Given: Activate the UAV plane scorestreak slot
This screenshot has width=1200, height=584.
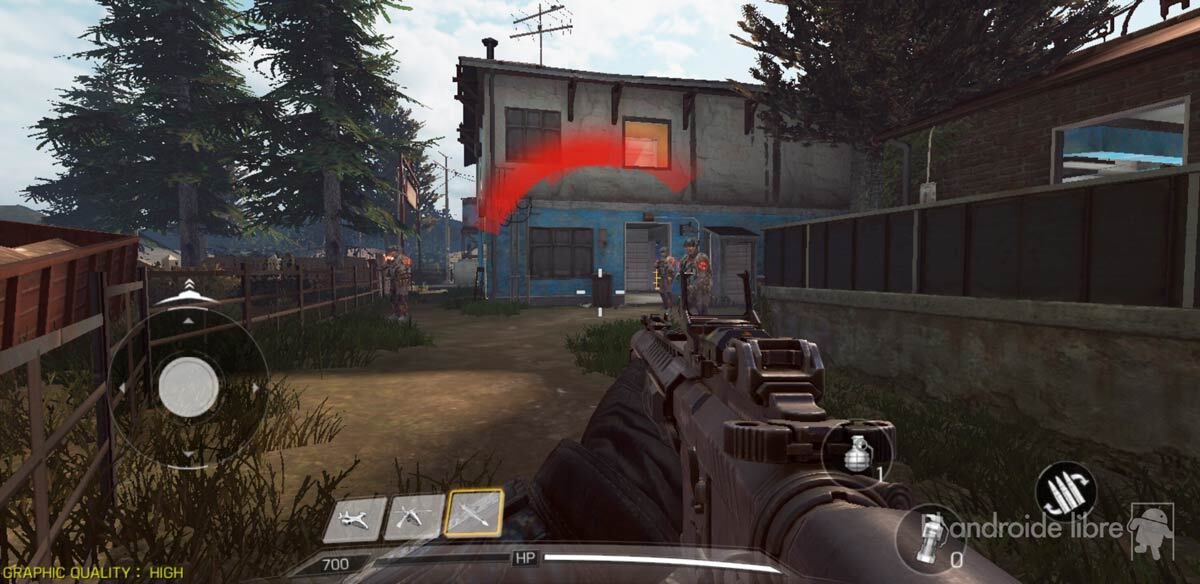Looking at the screenshot, I should click(x=354, y=520).
